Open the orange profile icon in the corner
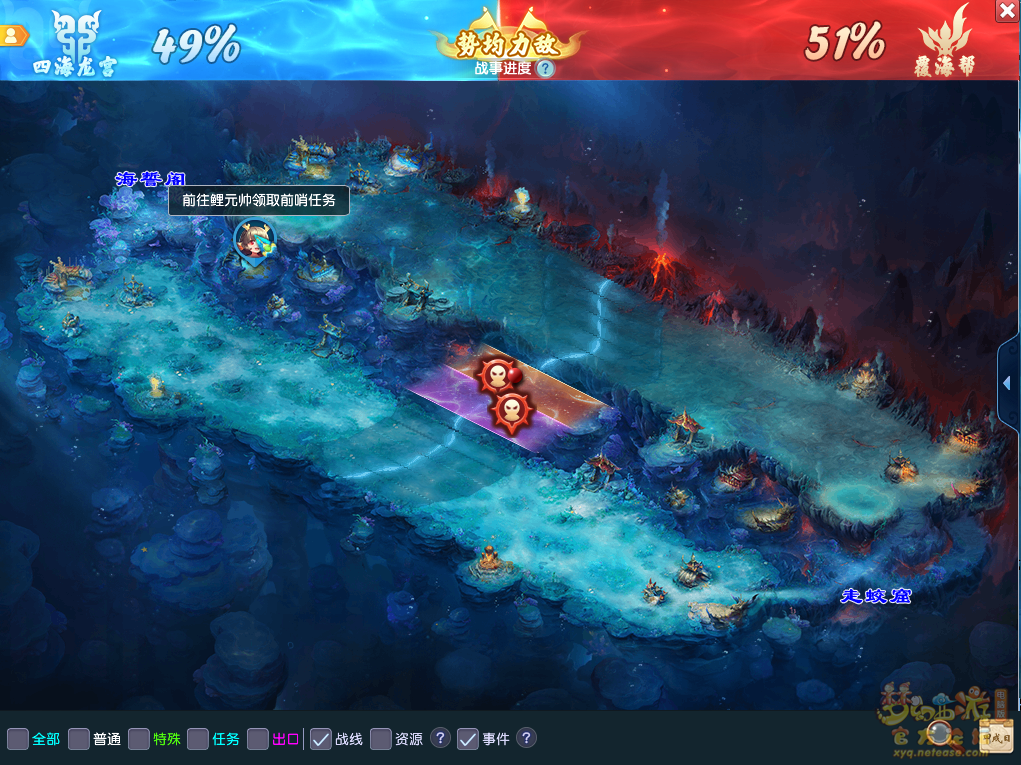The width and height of the screenshot is (1021, 765). (13, 35)
